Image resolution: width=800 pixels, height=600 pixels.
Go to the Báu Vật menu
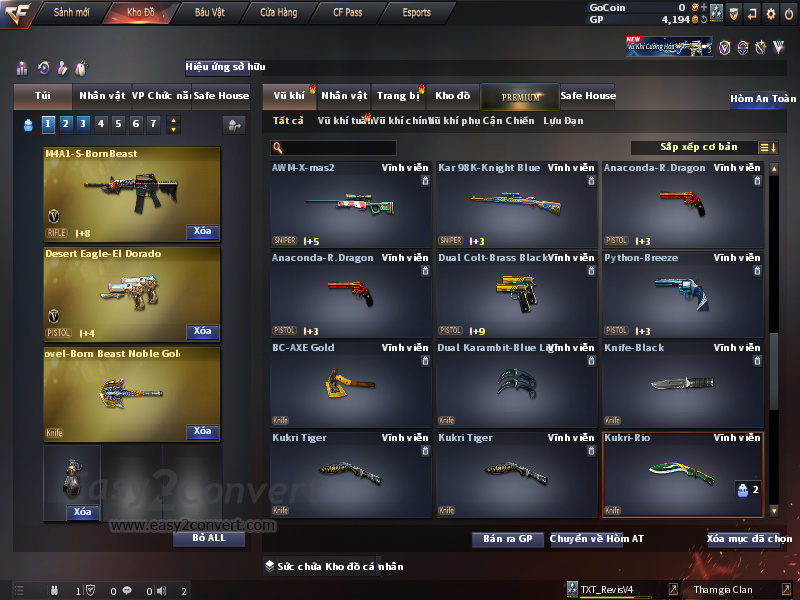pyautogui.click(x=210, y=13)
